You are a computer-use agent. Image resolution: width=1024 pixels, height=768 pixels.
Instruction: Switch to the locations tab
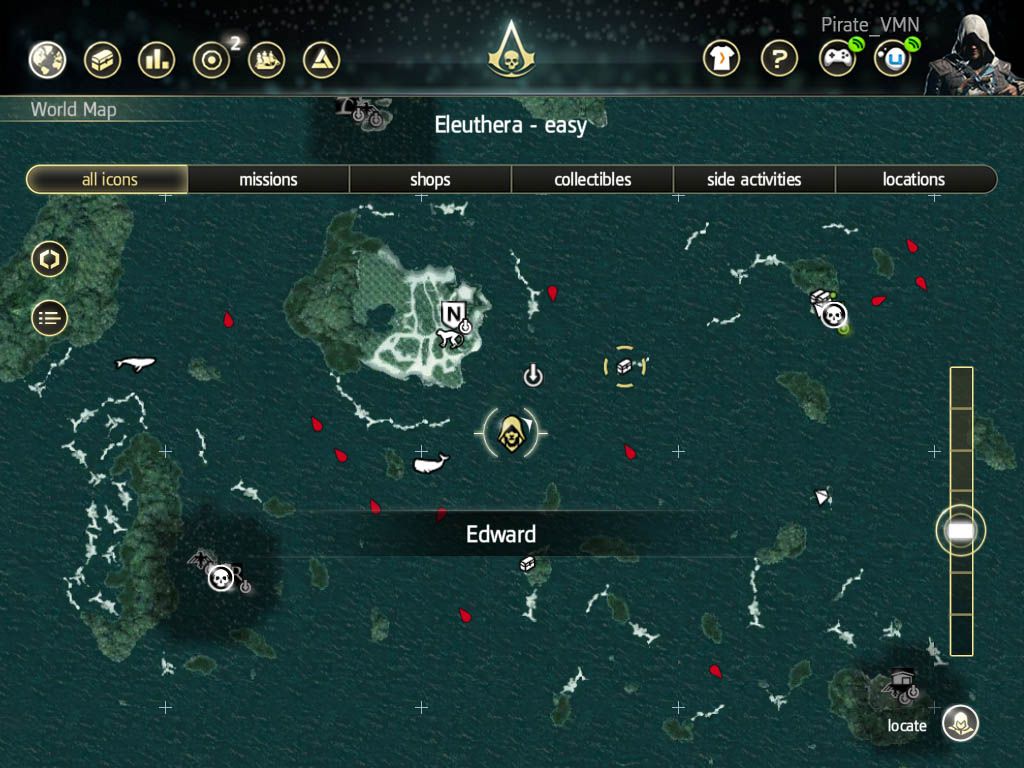coord(914,180)
